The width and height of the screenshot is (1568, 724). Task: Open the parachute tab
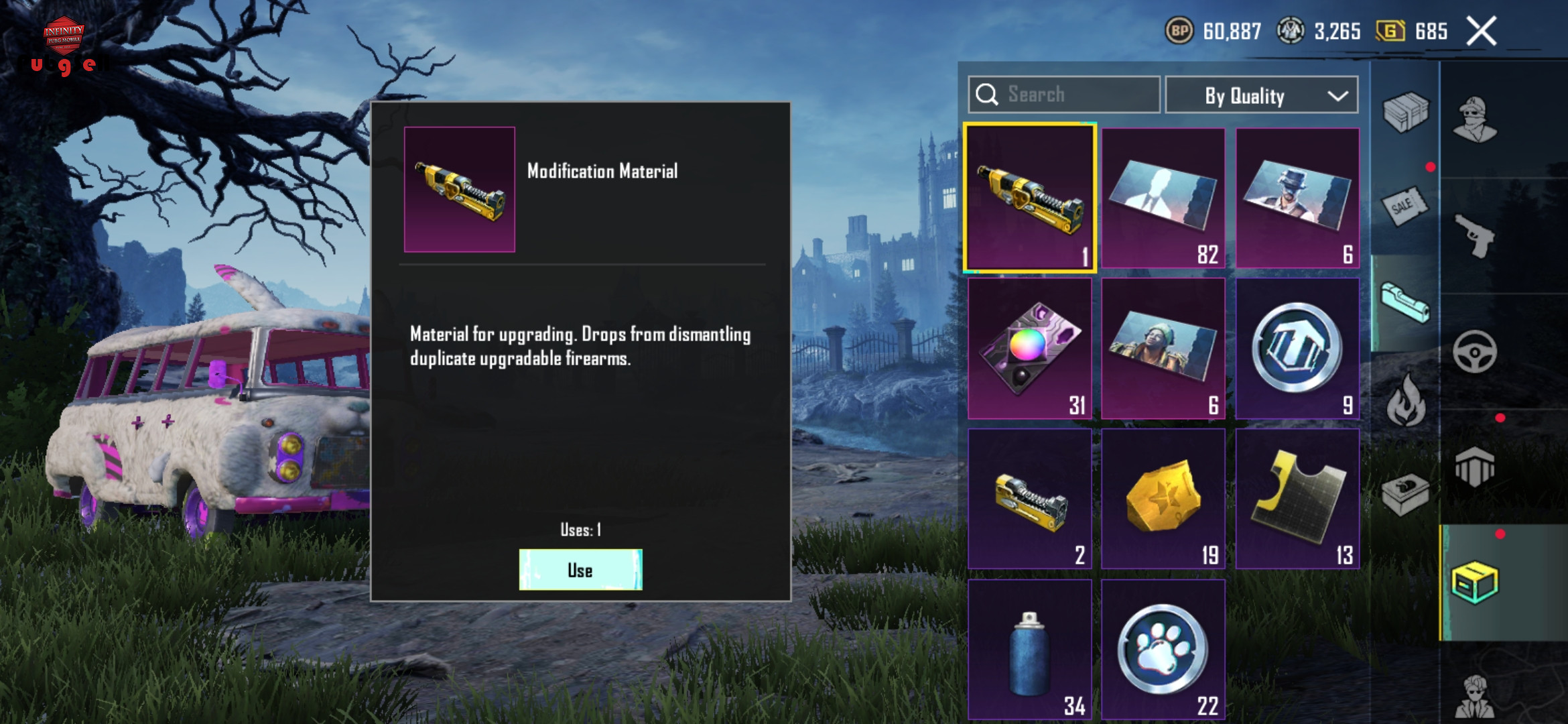click(1474, 467)
